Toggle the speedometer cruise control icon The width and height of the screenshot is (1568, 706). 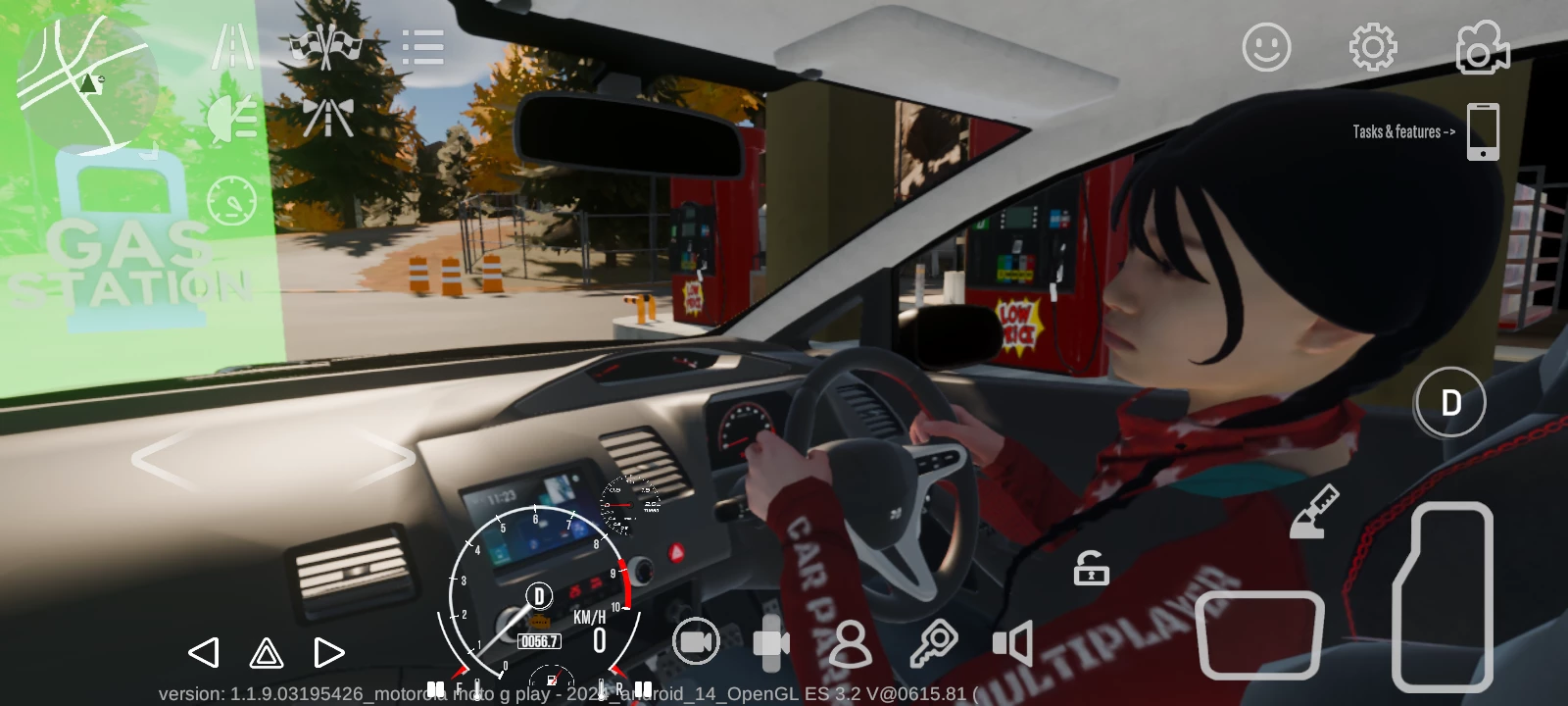click(x=232, y=200)
